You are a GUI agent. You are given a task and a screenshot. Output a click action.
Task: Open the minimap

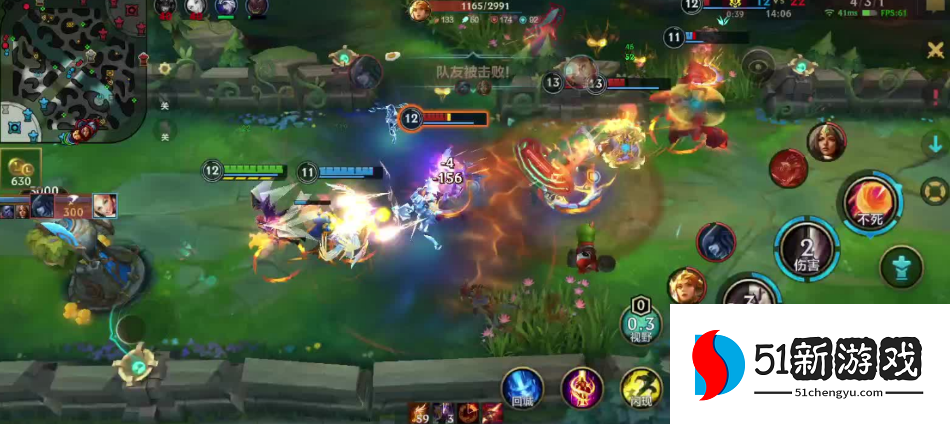tap(73, 70)
